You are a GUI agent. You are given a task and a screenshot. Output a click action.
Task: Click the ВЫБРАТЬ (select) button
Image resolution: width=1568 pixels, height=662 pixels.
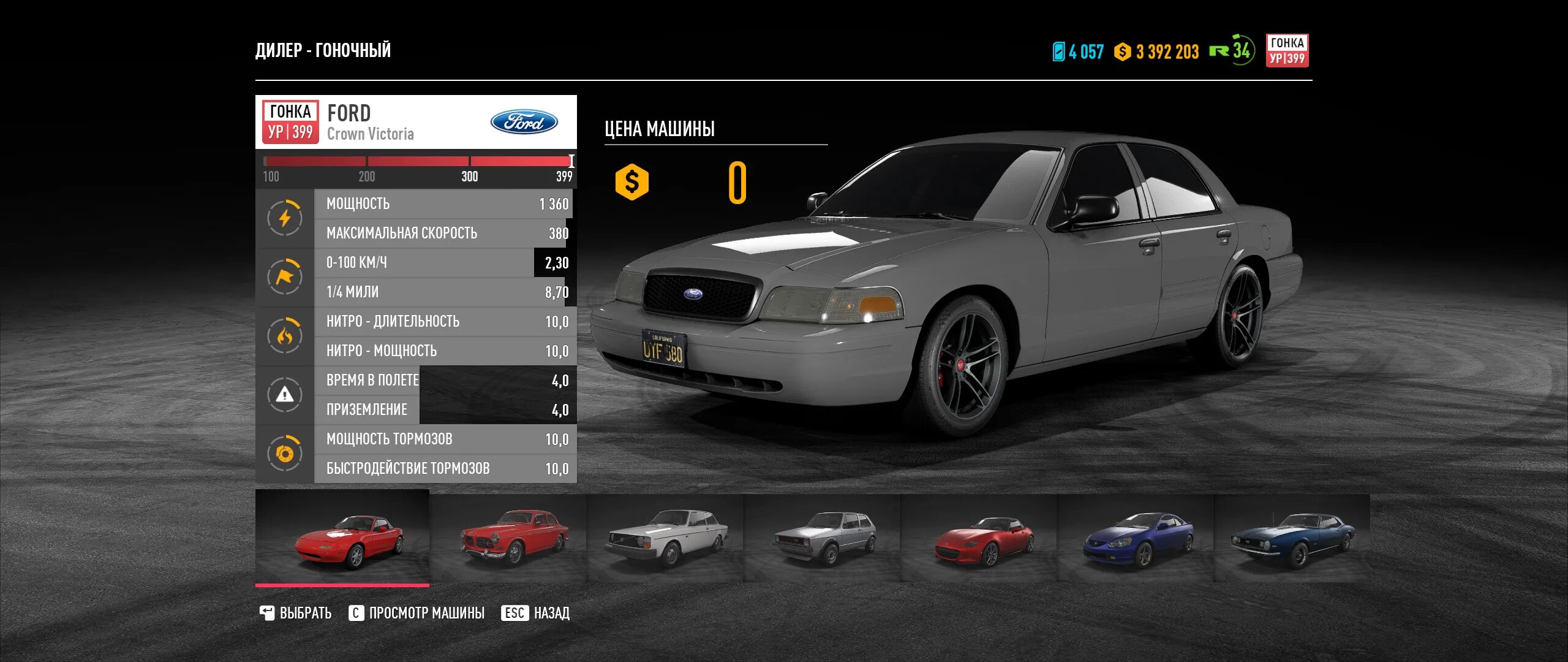296,613
